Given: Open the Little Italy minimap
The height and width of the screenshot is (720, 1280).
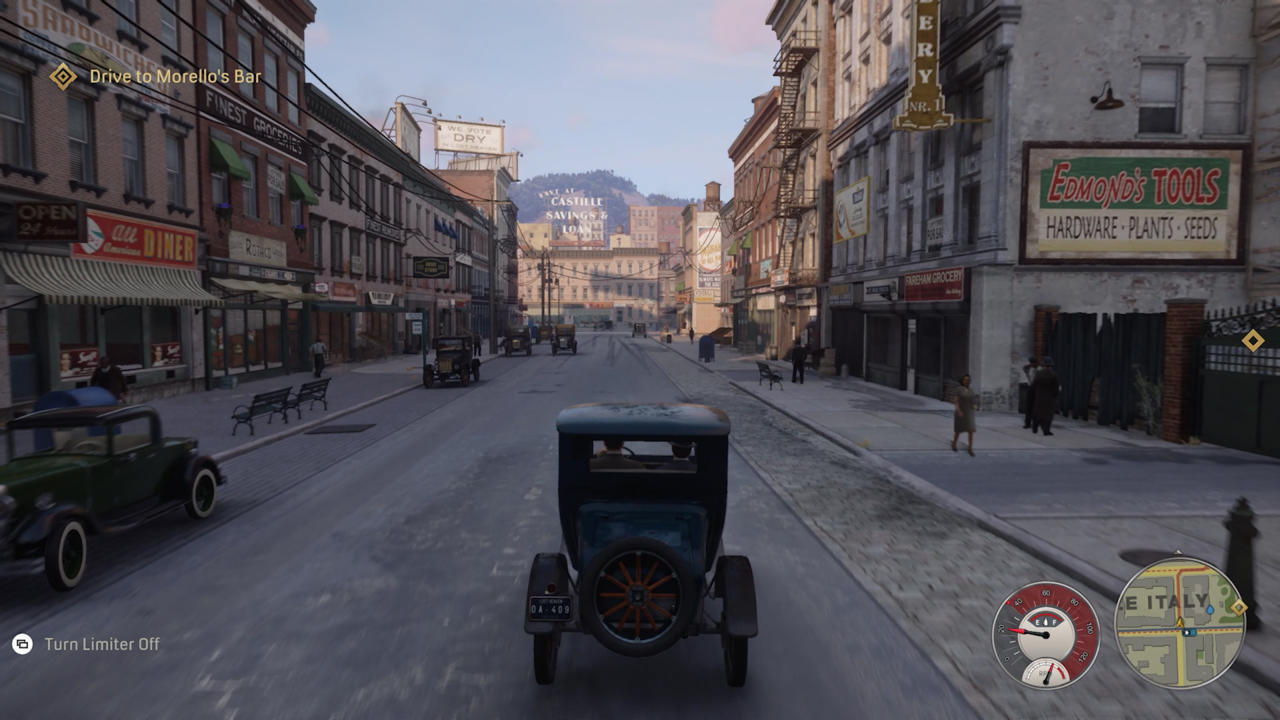Looking at the screenshot, I should coord(1178,623).
